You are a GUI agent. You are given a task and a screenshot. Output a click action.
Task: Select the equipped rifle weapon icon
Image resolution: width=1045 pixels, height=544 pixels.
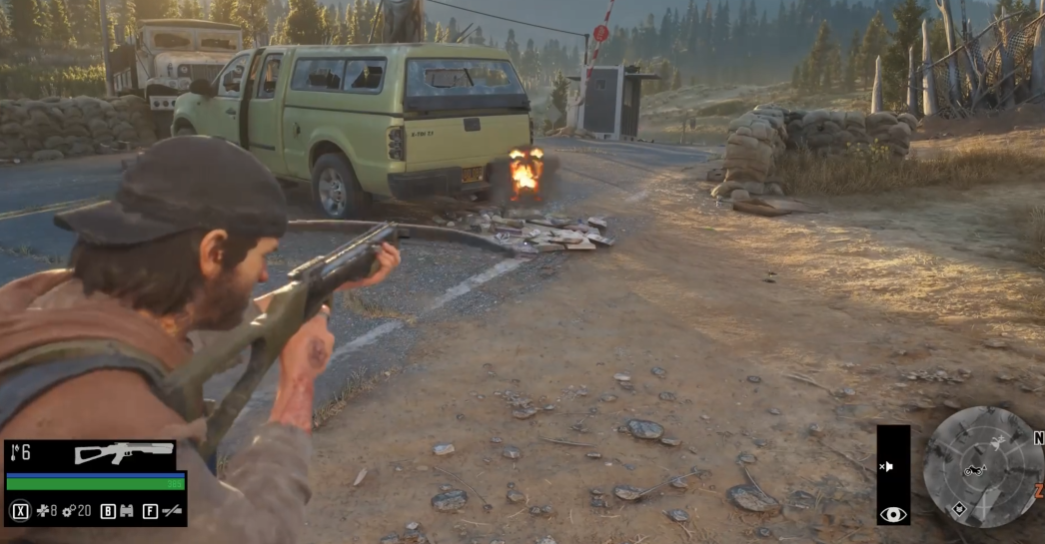[x=123, y=453]
